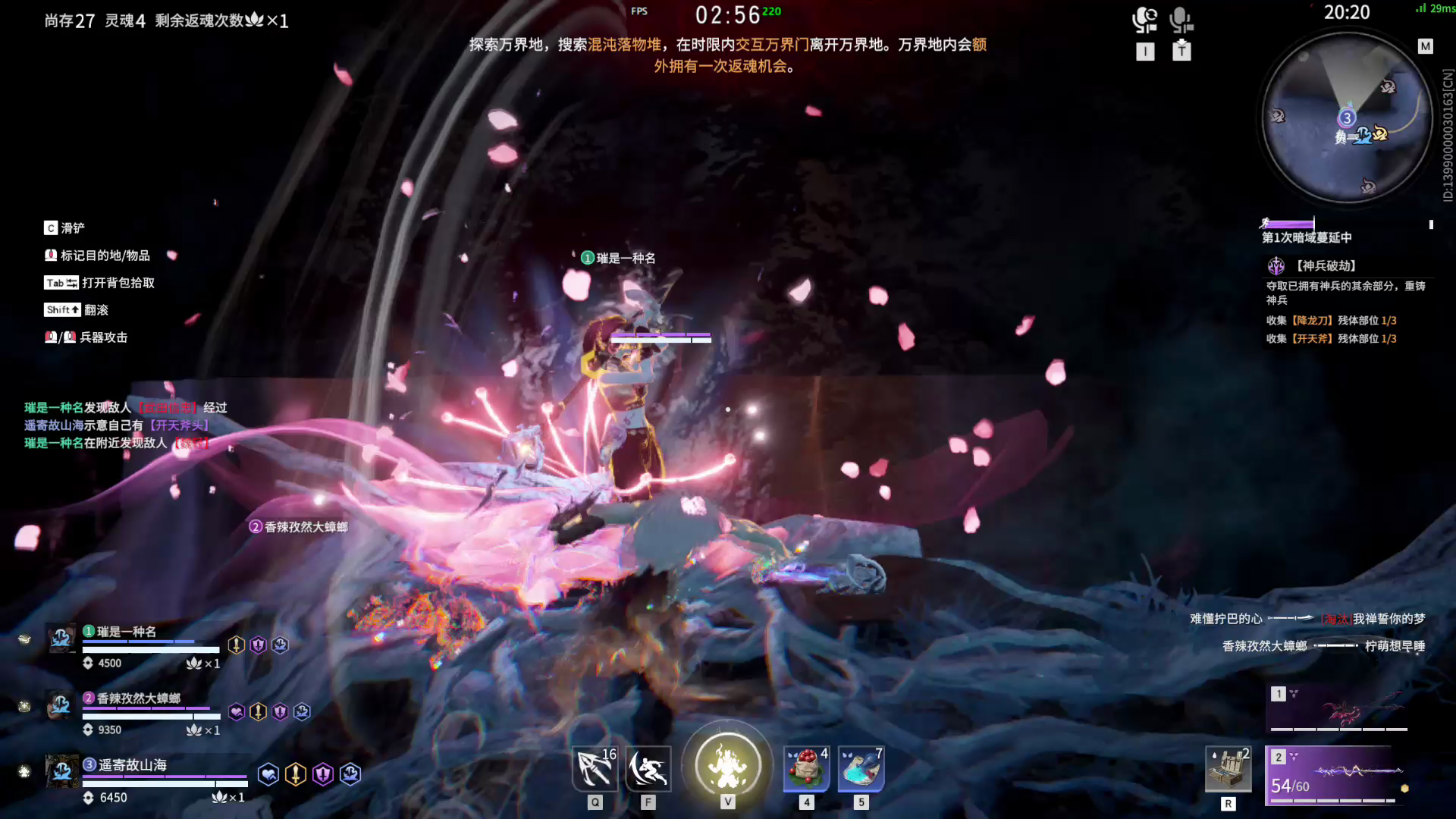Open the I interaction panel
Viewport: 1456px width, 819px height.
(x=1145, y=52)
